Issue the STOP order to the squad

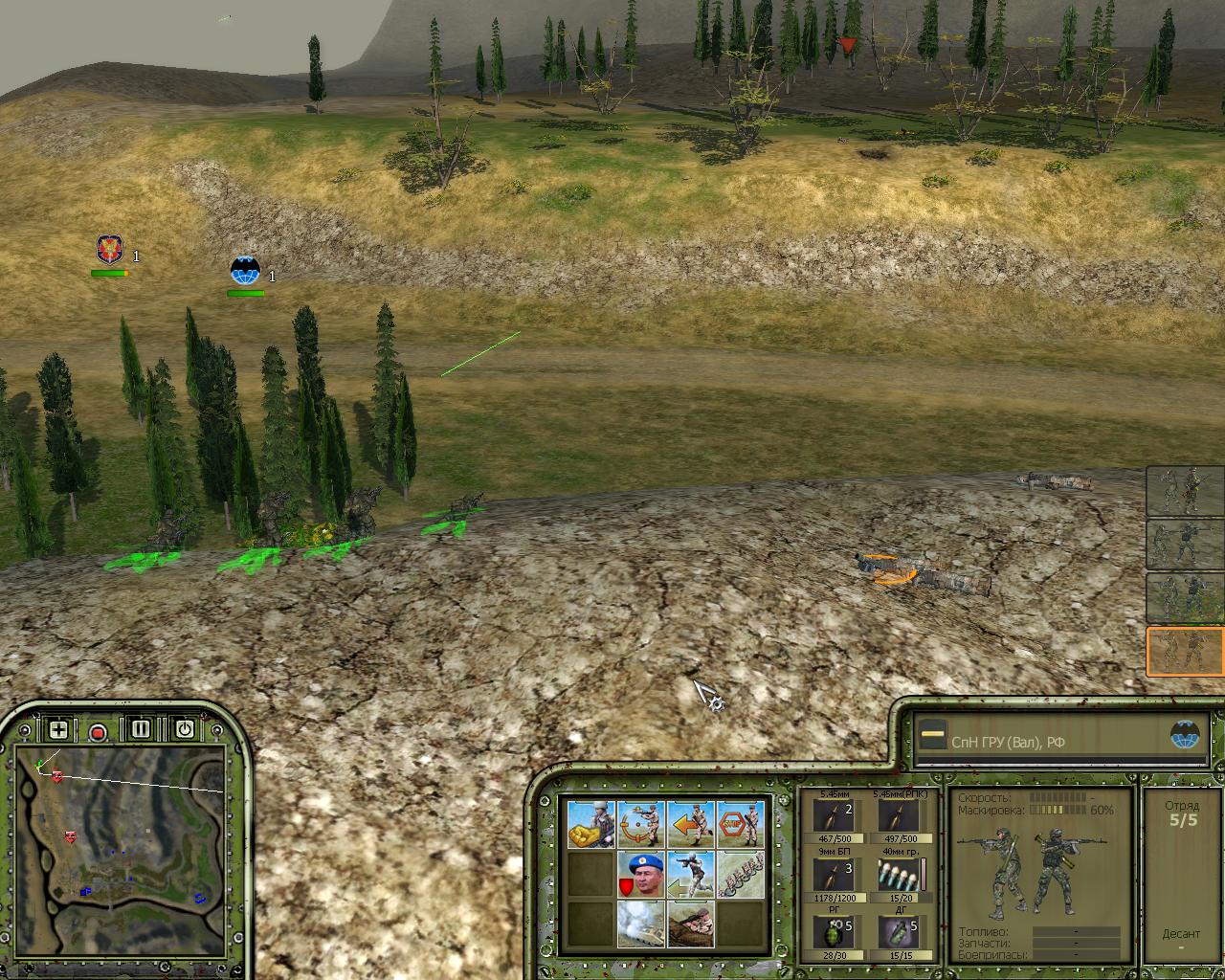pos(741,824)
